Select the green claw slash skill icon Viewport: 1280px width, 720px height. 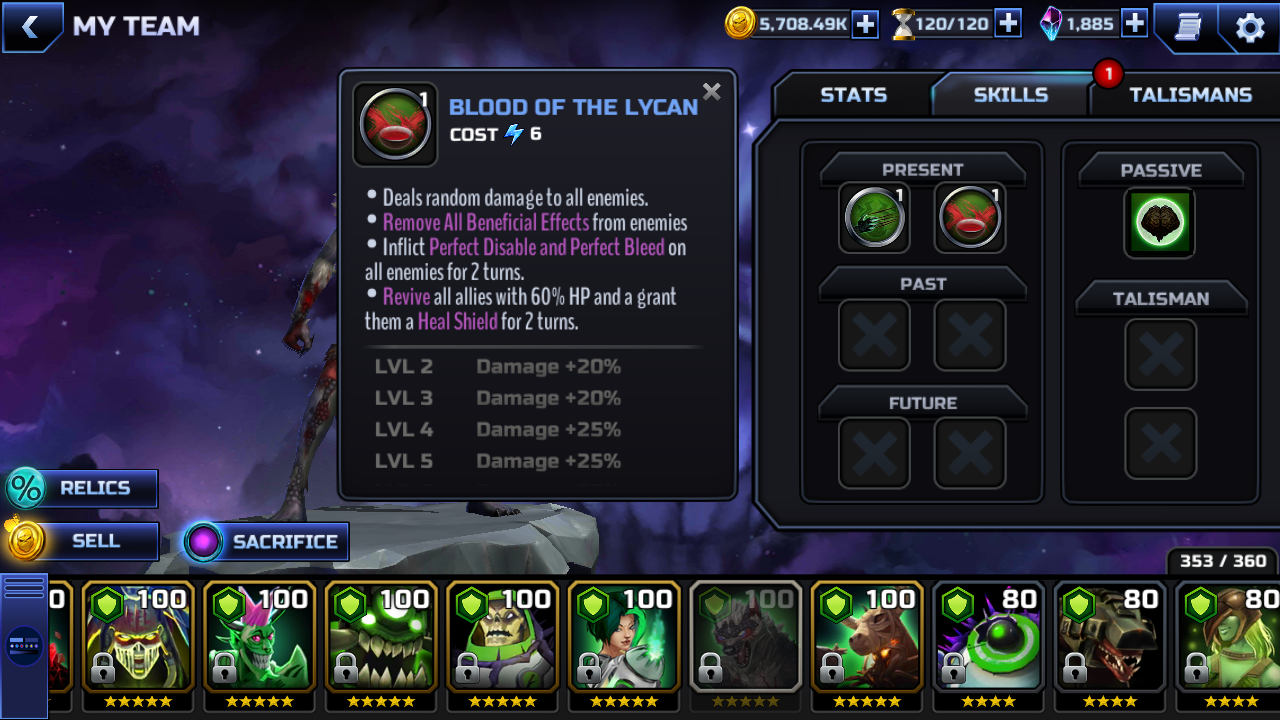point(874,218)
